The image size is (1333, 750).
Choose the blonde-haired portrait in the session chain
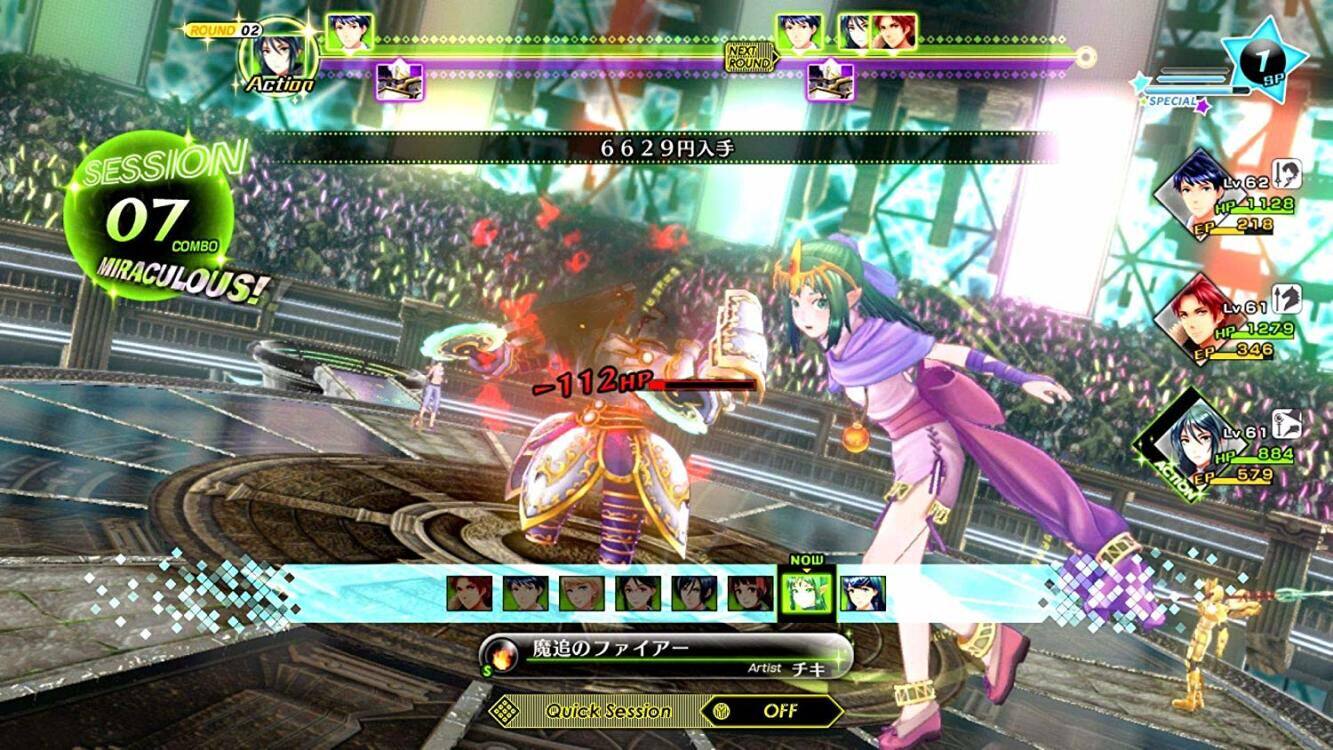tap(581, 593)
